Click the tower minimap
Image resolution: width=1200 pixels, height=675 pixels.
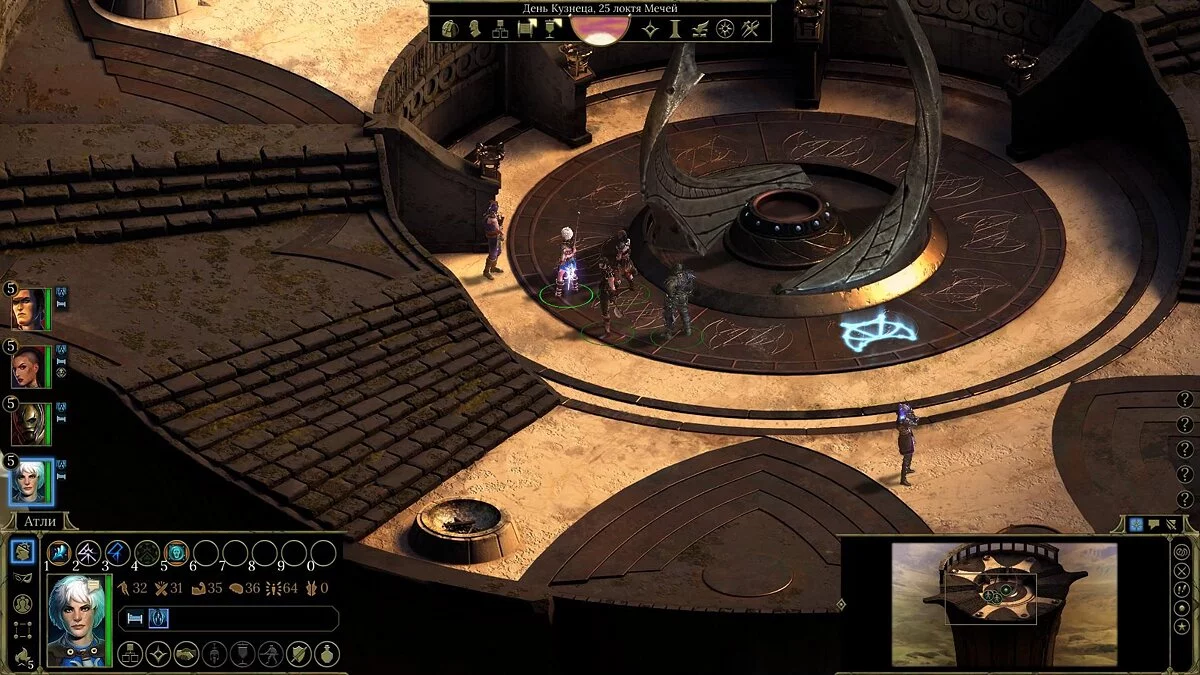[1004, 603]
